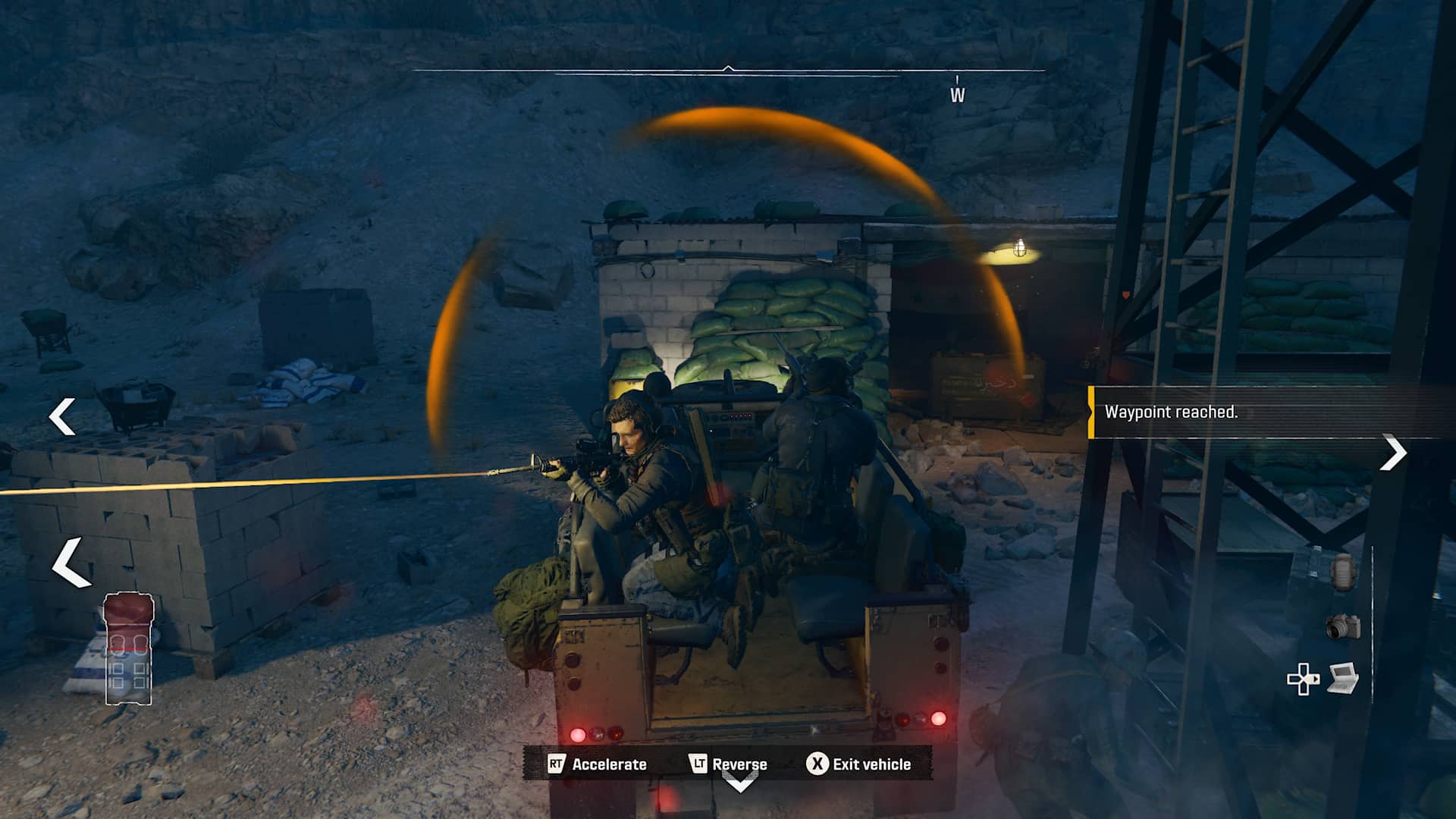
Task: Click the vehicle damage diagram
Action: [x=129, y=649]
